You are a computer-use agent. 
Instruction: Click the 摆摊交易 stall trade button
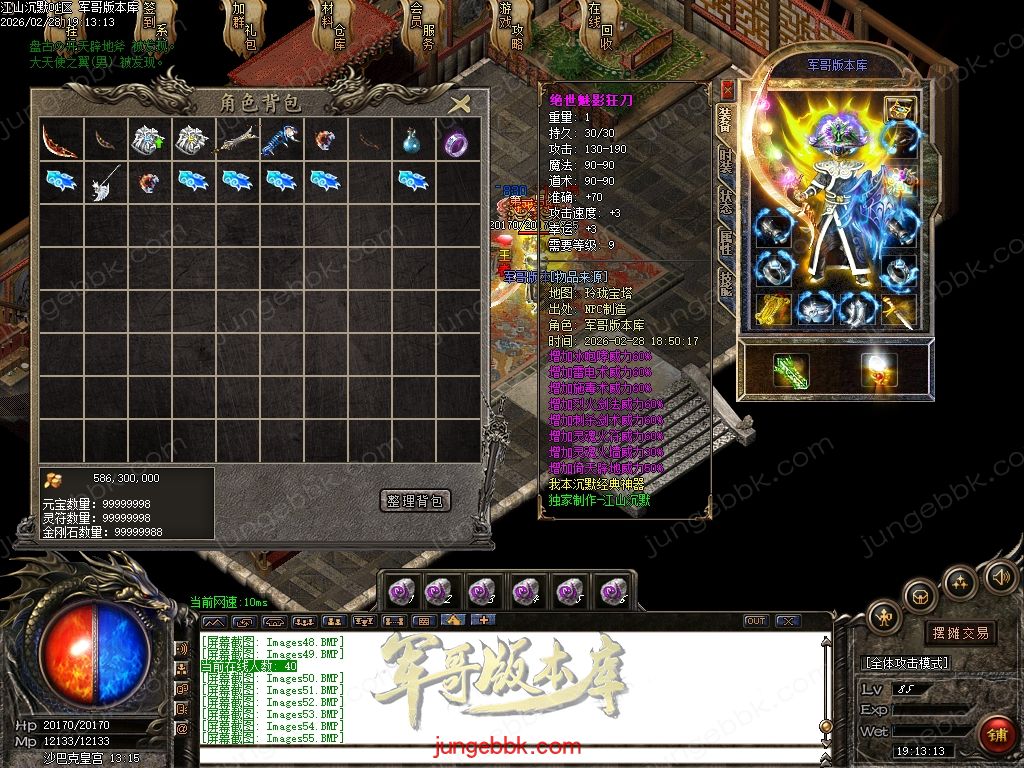[960, 633]
